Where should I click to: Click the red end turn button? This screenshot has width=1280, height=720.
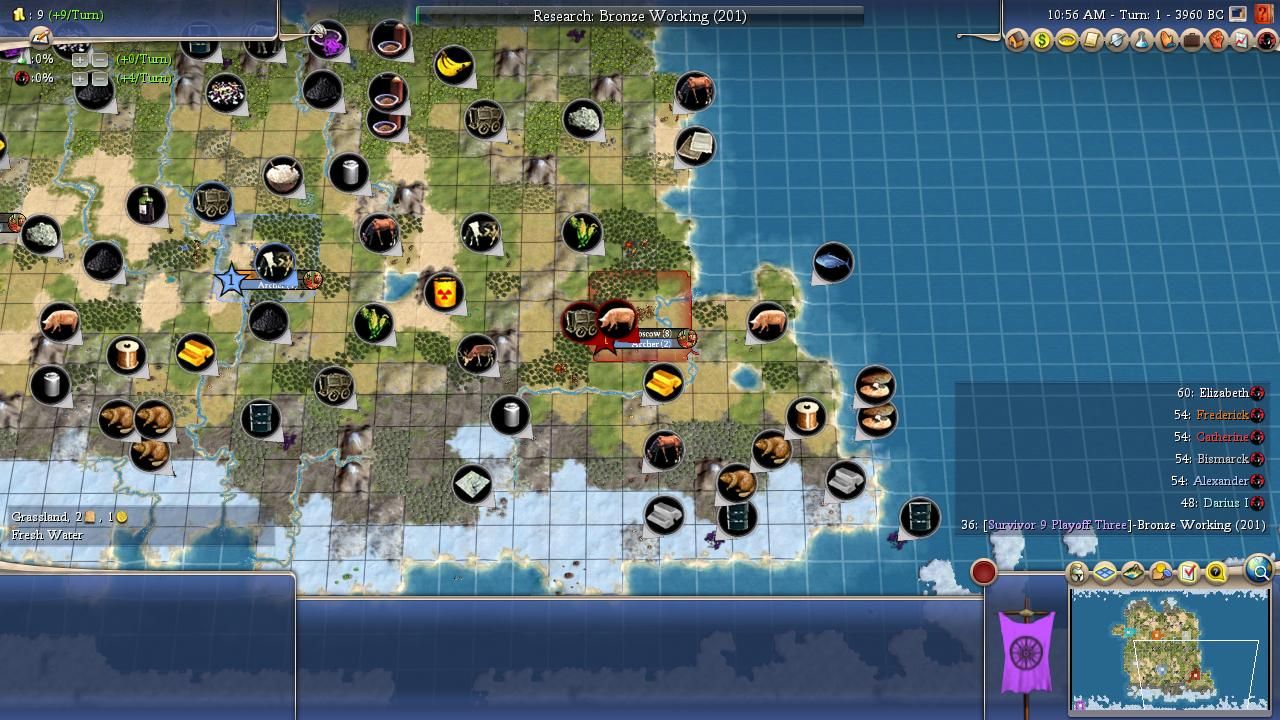click(x=984, y=572)
